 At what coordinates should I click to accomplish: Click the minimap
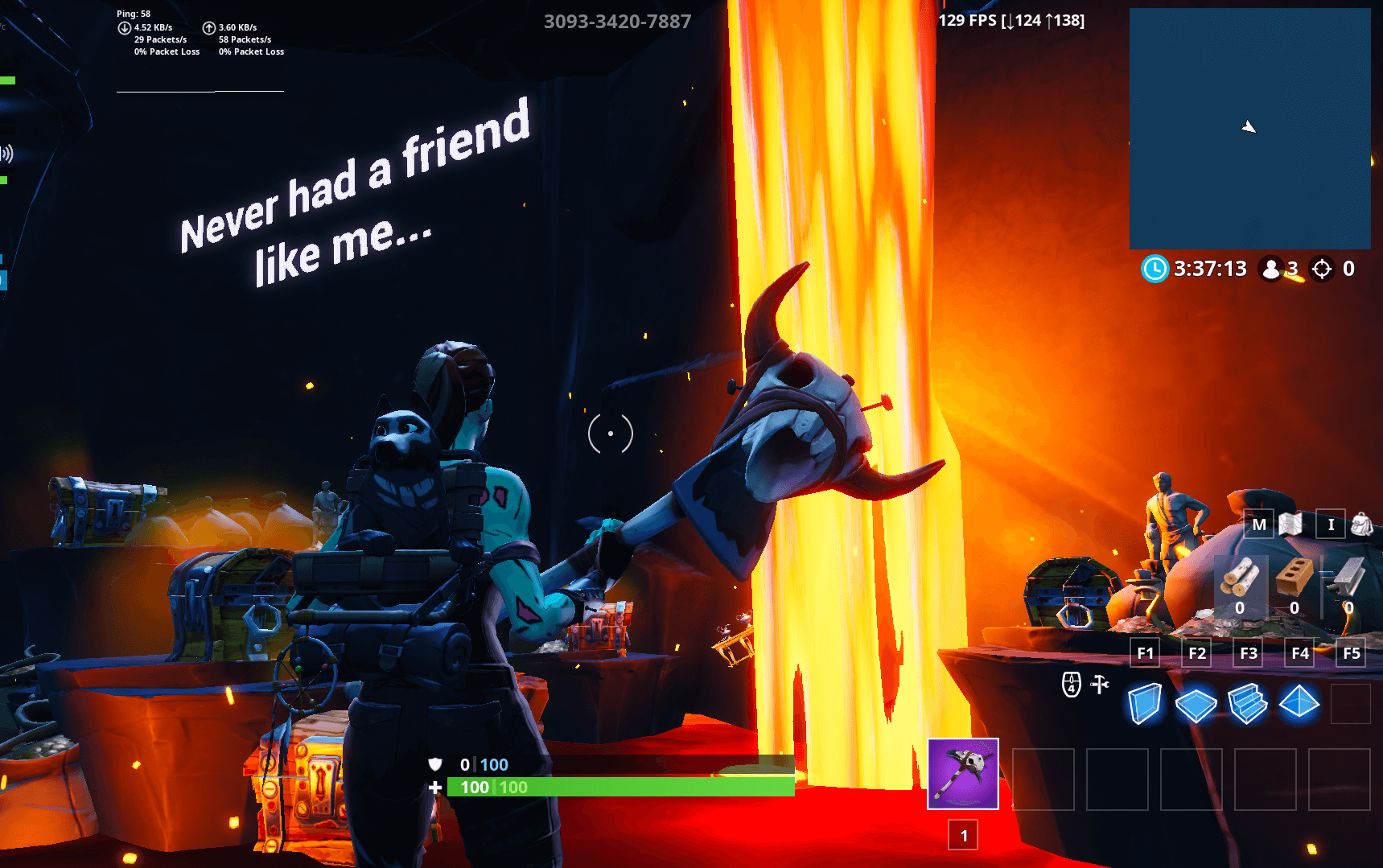(1249, 129)
